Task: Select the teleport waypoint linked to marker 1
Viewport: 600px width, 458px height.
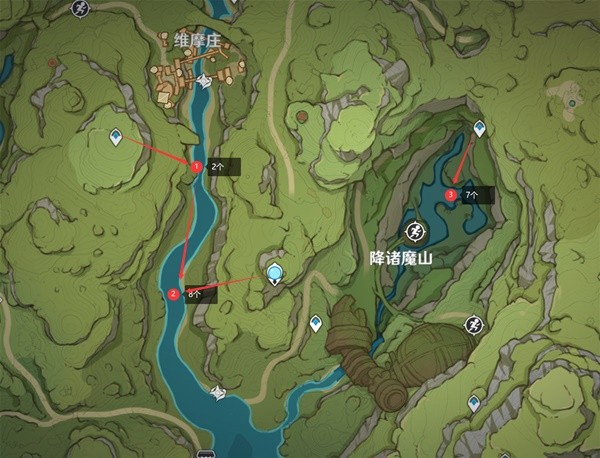Action: tap(117, 136)
